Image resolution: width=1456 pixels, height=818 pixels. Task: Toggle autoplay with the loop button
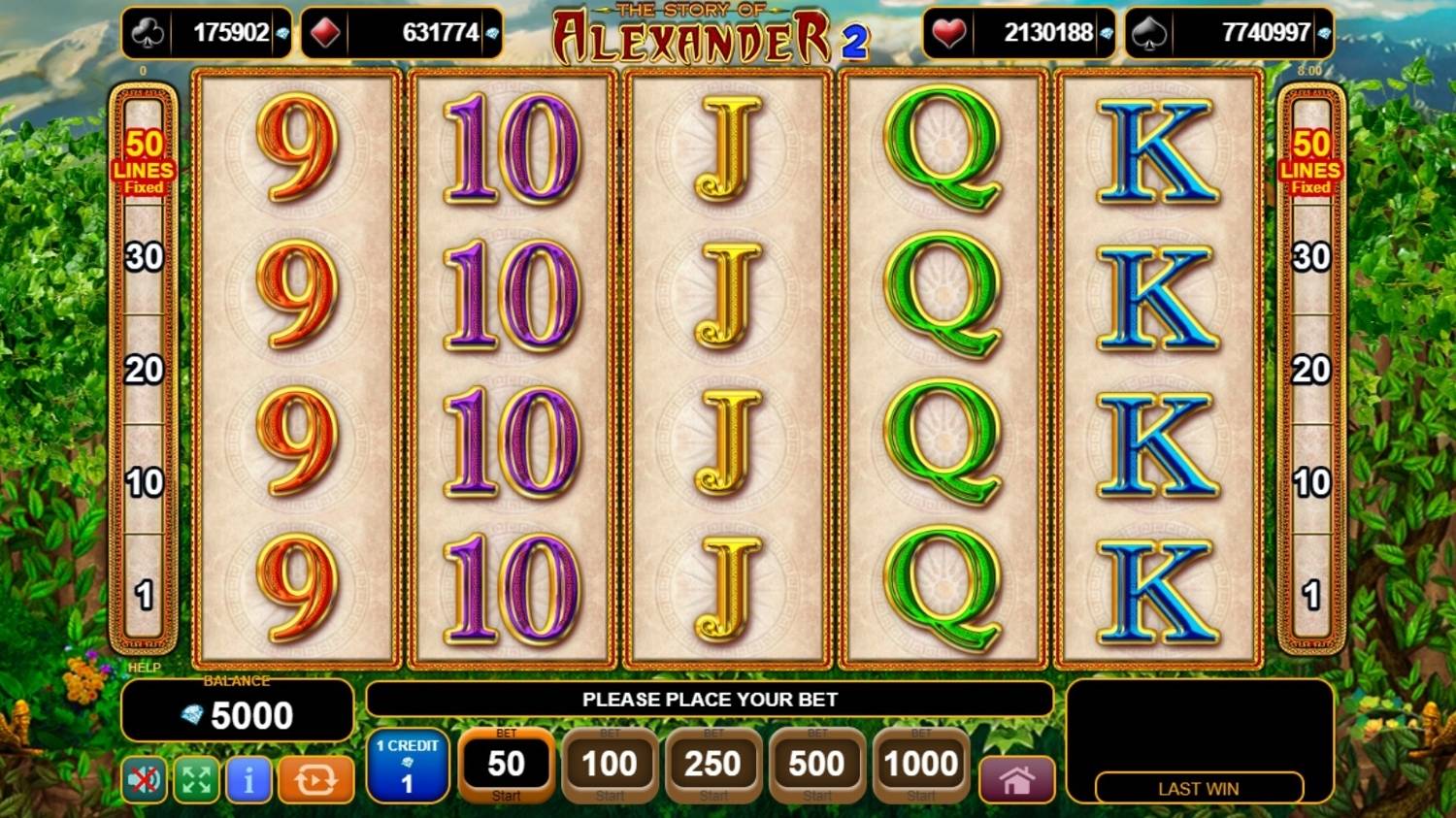pyautogui.click(x=314, y=780)
